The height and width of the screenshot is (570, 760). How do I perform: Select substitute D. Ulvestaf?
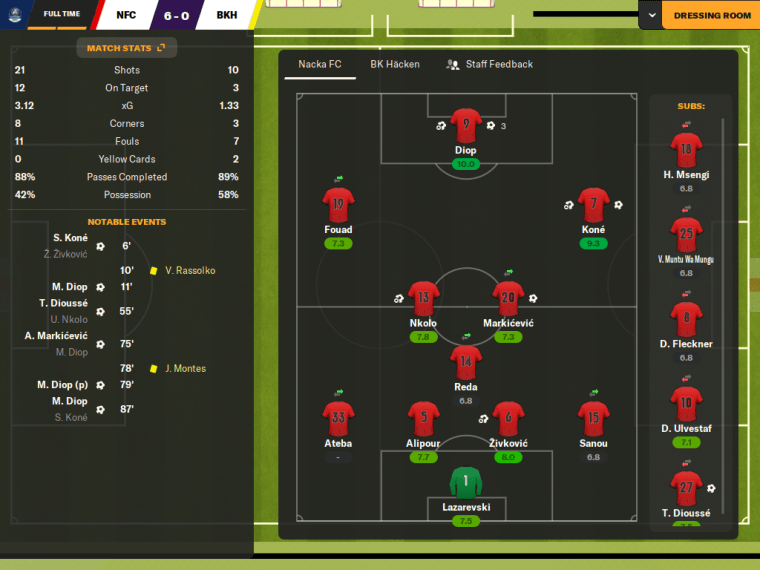tap(685, 405)
